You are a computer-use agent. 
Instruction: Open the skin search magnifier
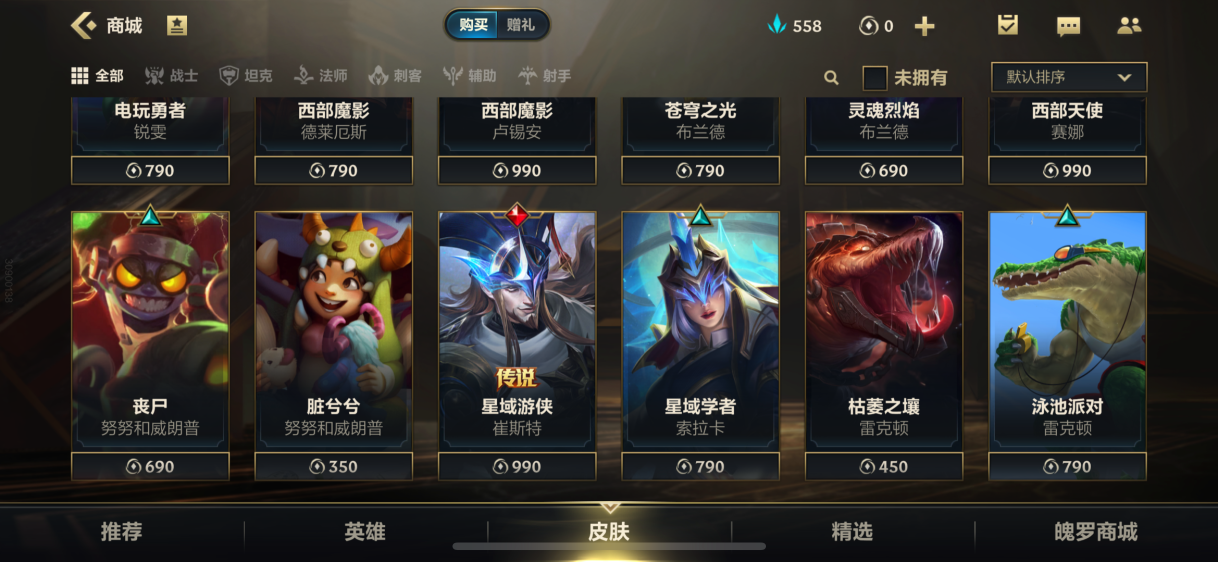831,77
